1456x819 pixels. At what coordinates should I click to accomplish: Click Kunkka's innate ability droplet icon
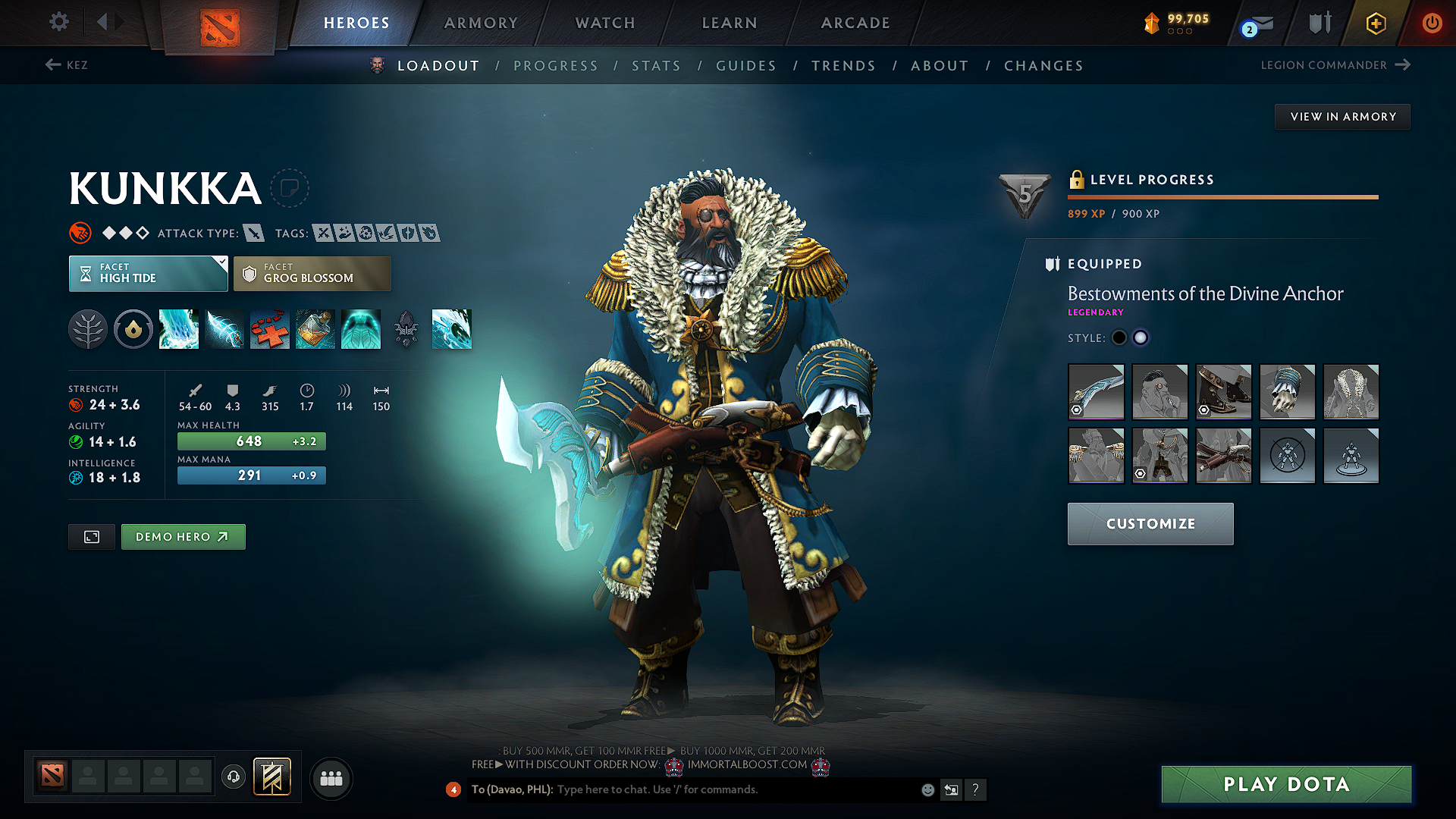pos(133,329)
